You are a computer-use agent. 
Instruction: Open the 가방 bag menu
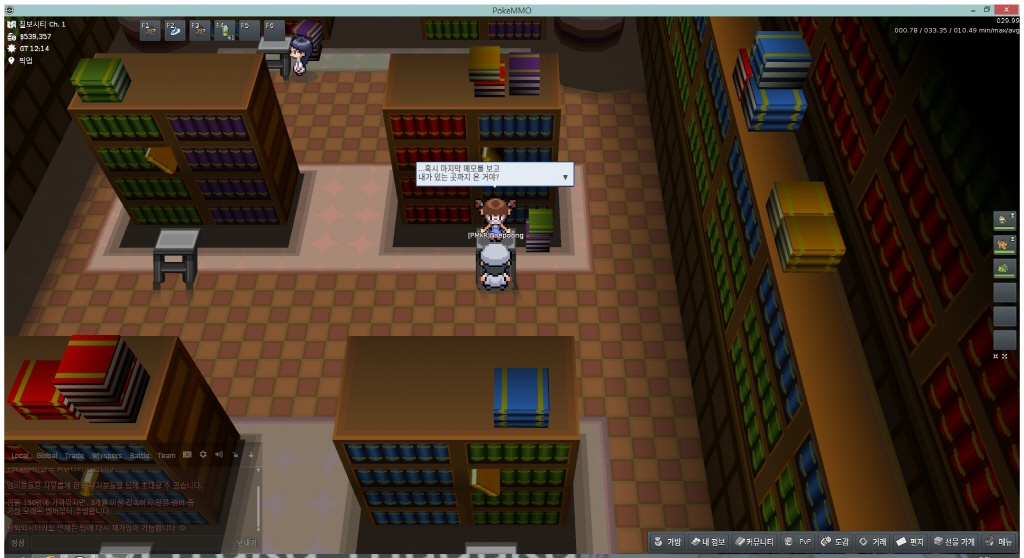668,541
